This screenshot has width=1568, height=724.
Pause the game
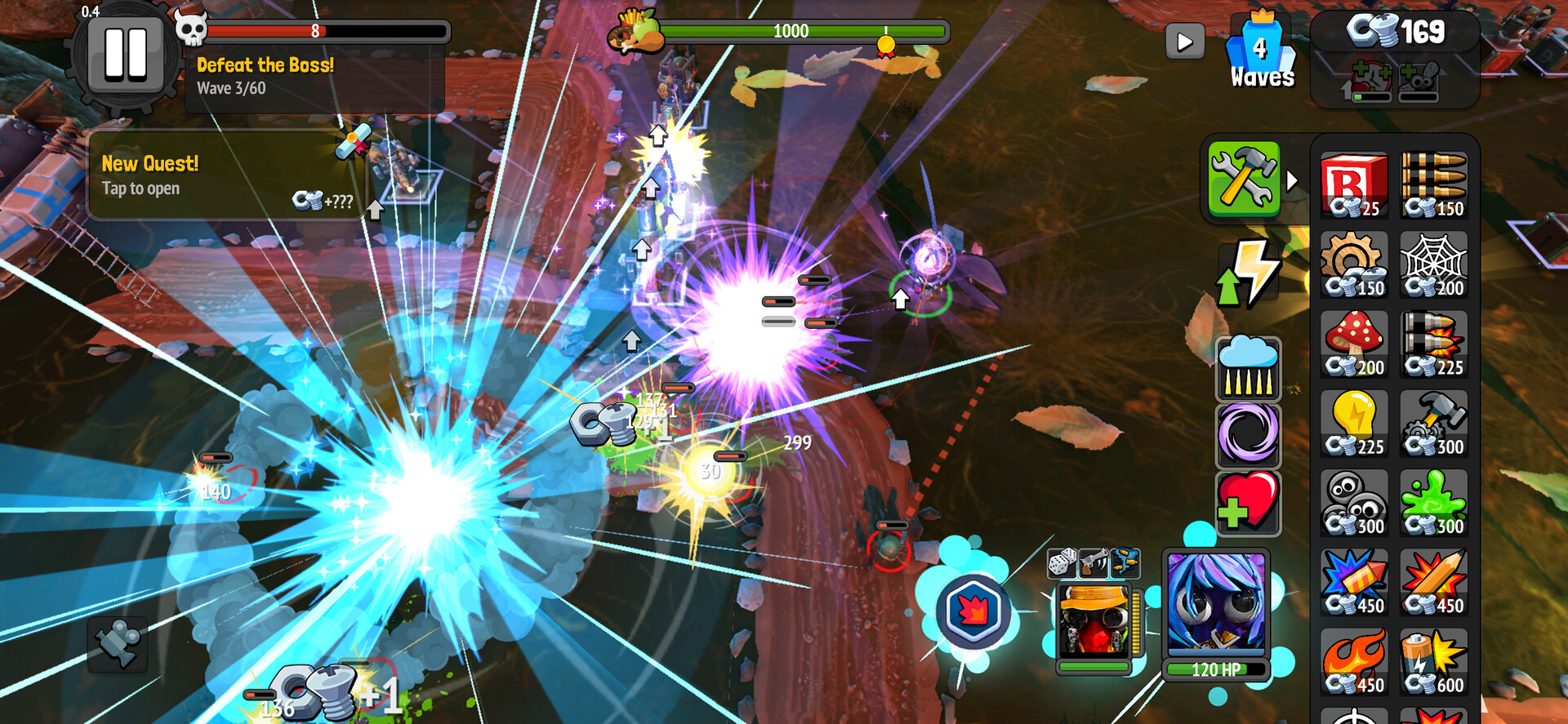pyautogui.click(x=125, y=53)
